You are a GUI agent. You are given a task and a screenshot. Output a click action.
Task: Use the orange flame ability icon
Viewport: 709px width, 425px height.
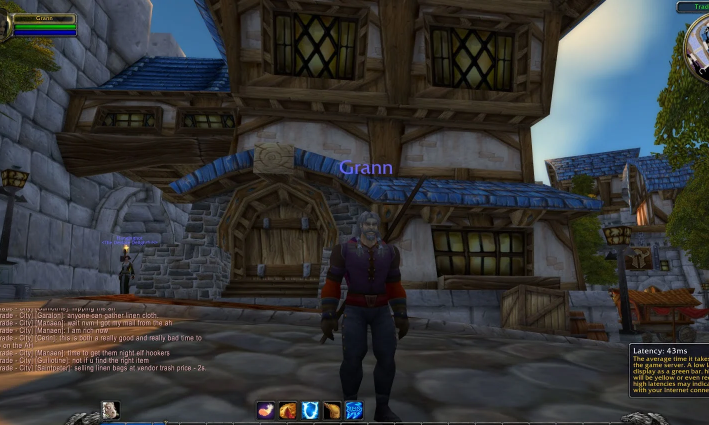tap(288, 410)
